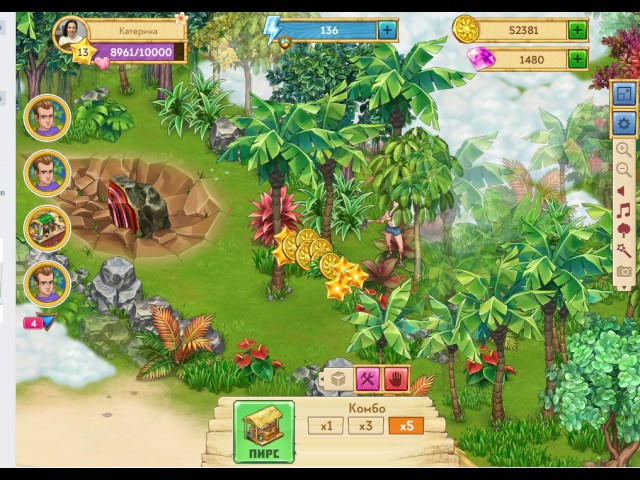640x480 pixels.
Task: Zoom out with the magnifier minus
Action: pyautogui.click(x=624, y=170)
